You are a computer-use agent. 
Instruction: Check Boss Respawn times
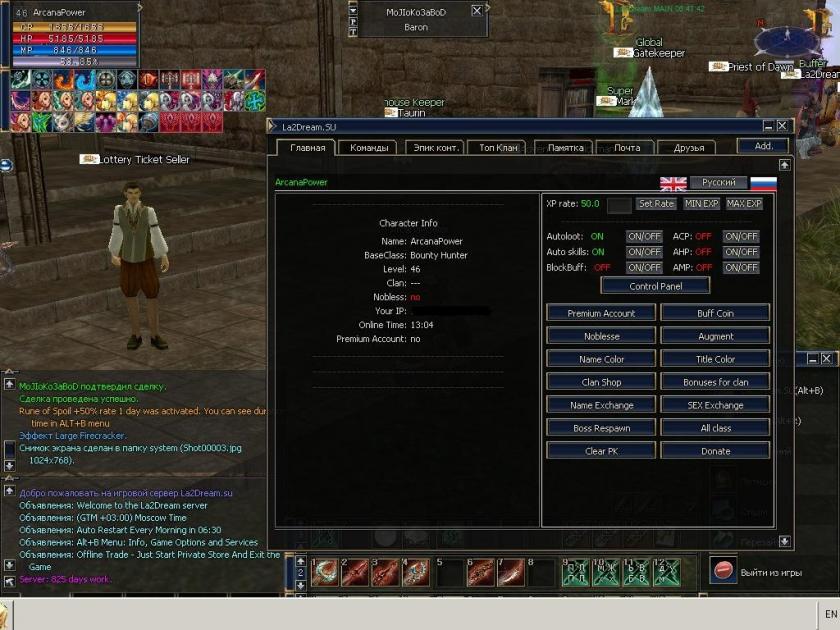[601, 428]
